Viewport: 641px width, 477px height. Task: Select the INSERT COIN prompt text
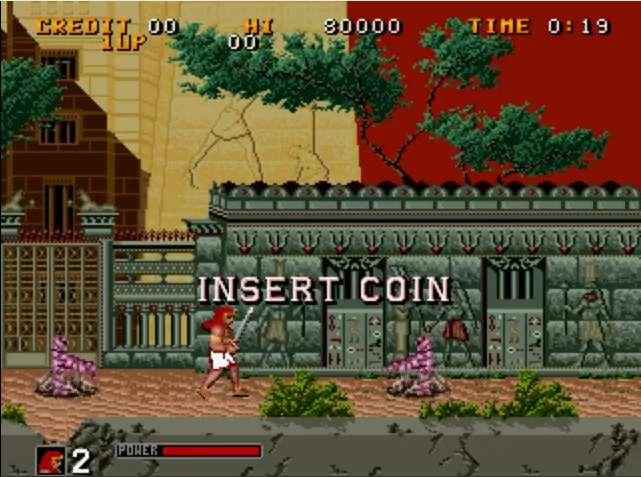click(325, 290)
